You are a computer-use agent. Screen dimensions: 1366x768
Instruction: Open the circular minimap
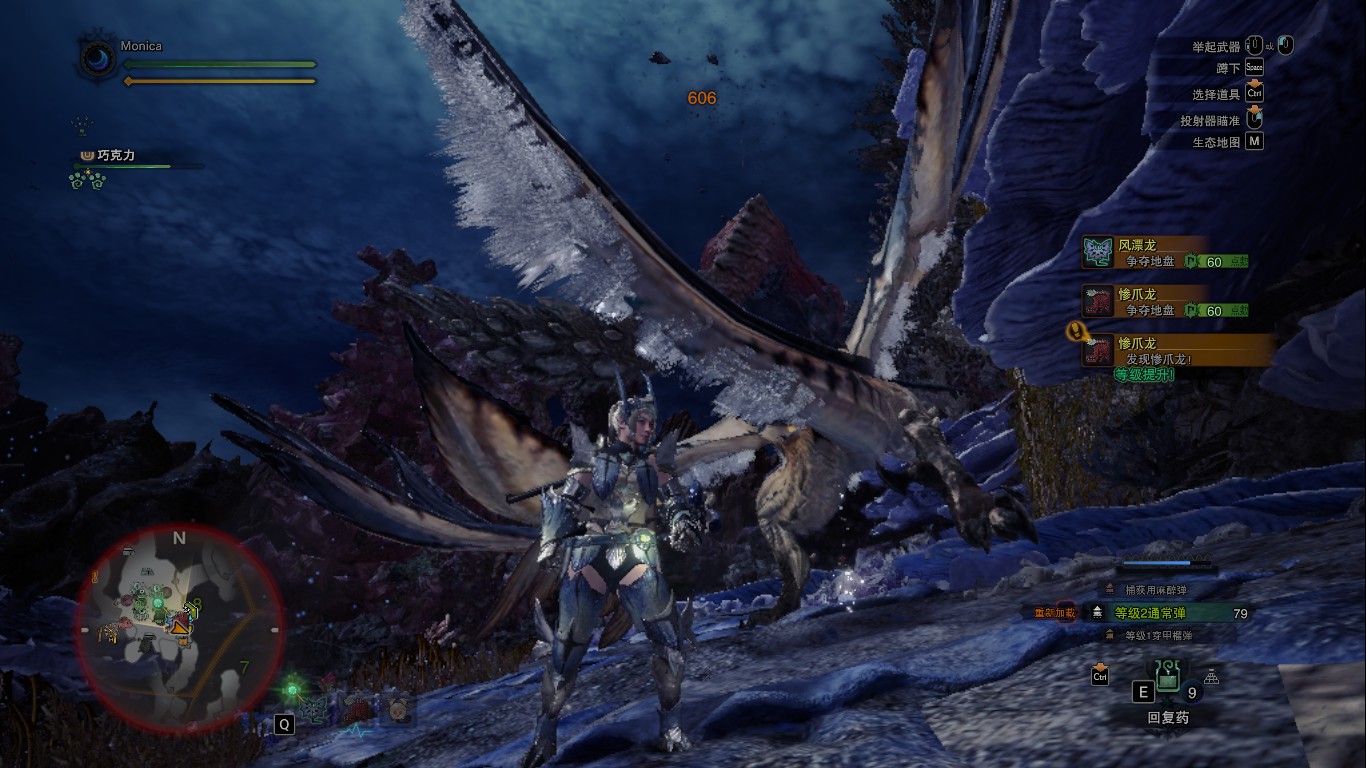click(x=178, y=626)
